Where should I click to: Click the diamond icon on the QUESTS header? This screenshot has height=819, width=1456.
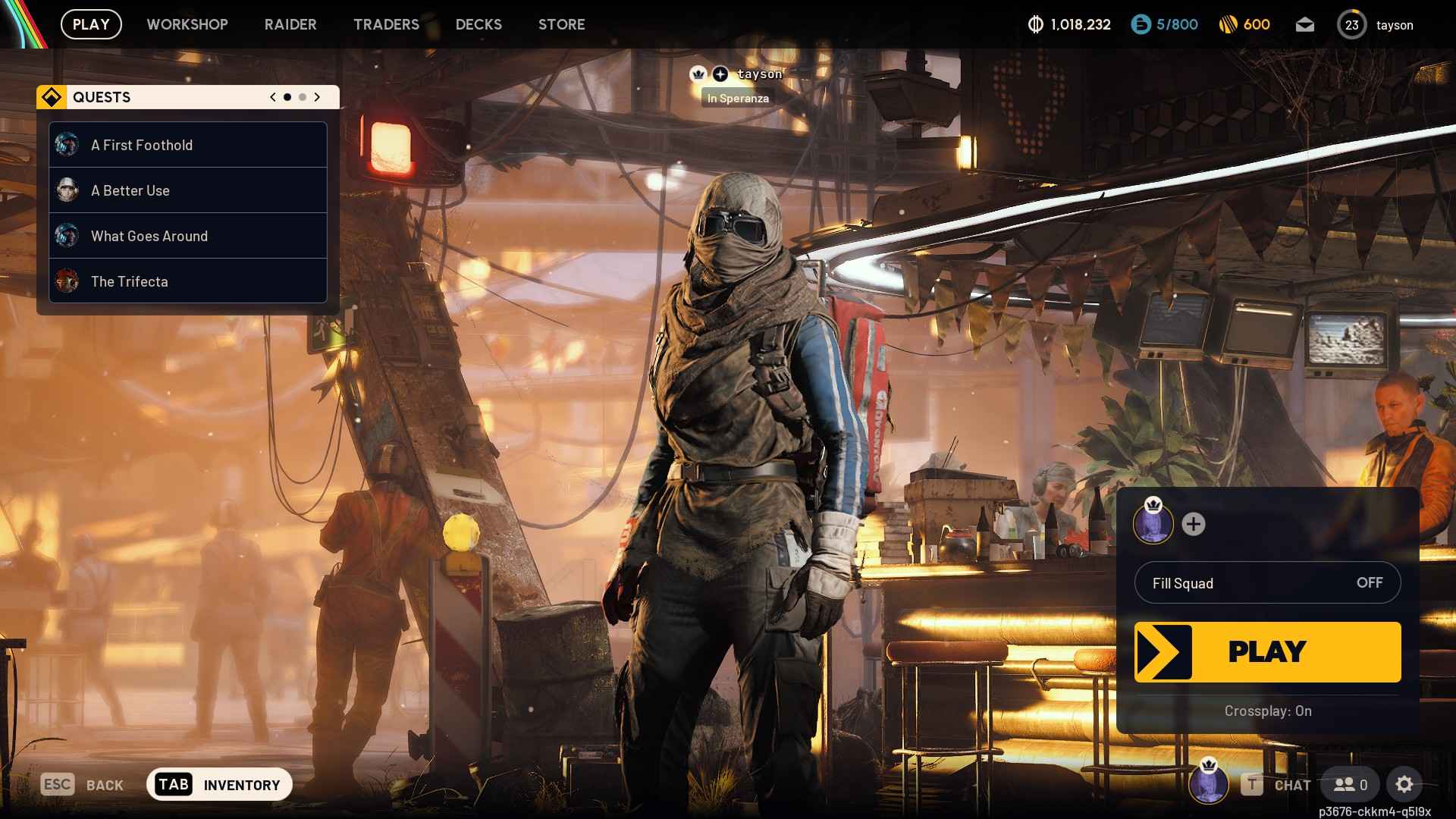point(52,97)
